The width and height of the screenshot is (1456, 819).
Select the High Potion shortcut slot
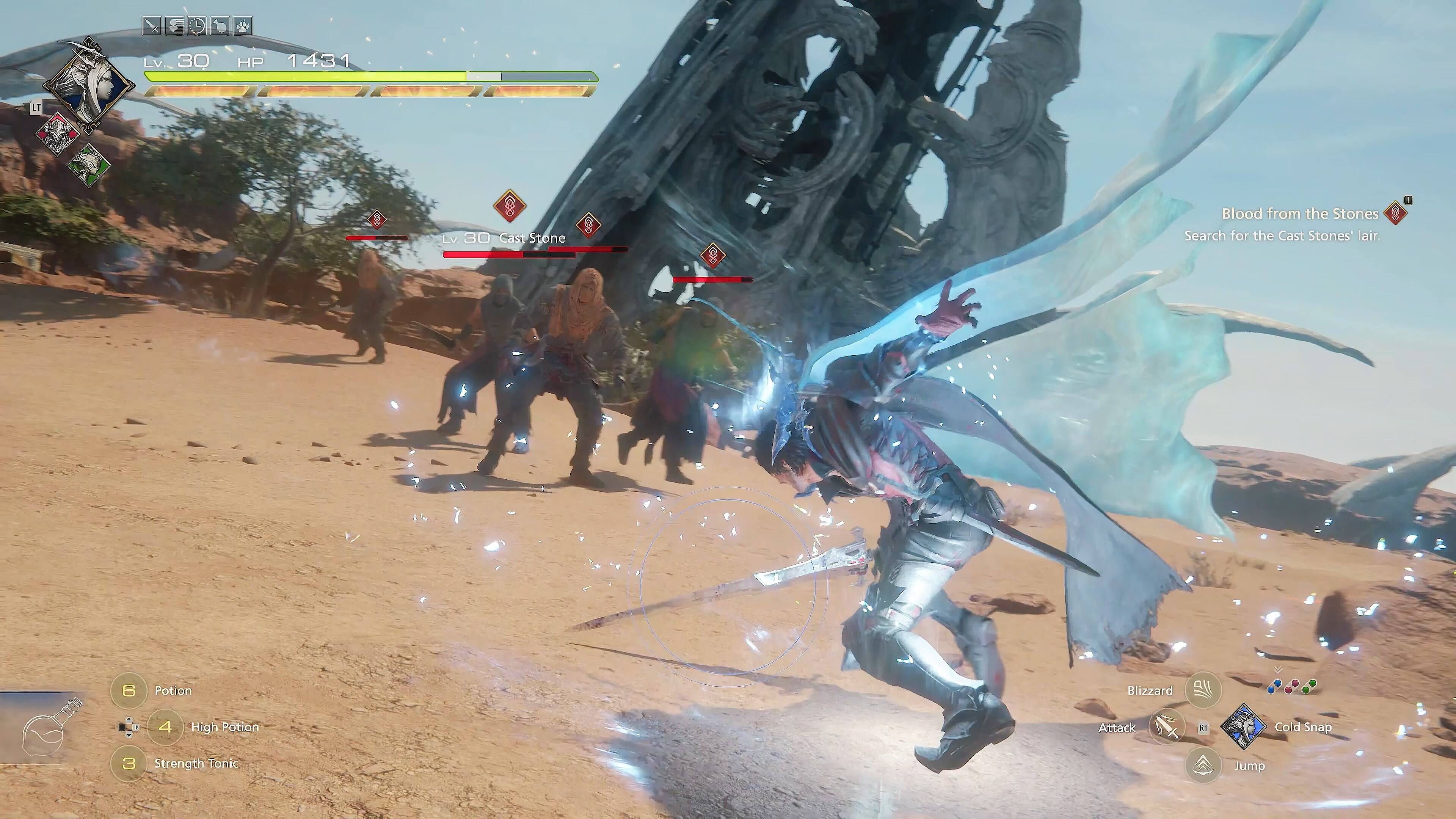pos(165,727)
